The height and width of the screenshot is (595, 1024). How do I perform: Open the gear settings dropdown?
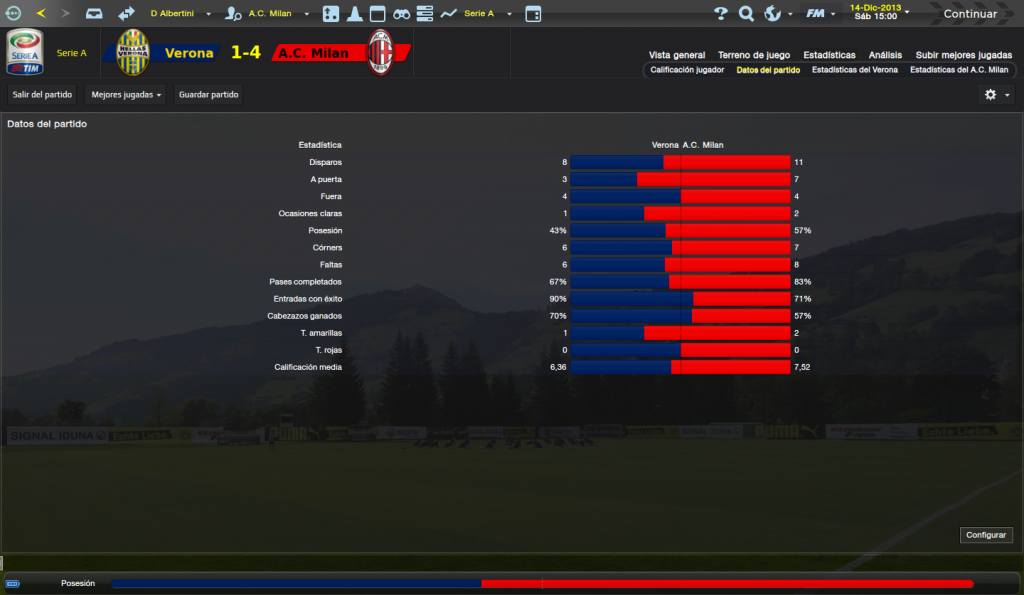coord(996,94)
